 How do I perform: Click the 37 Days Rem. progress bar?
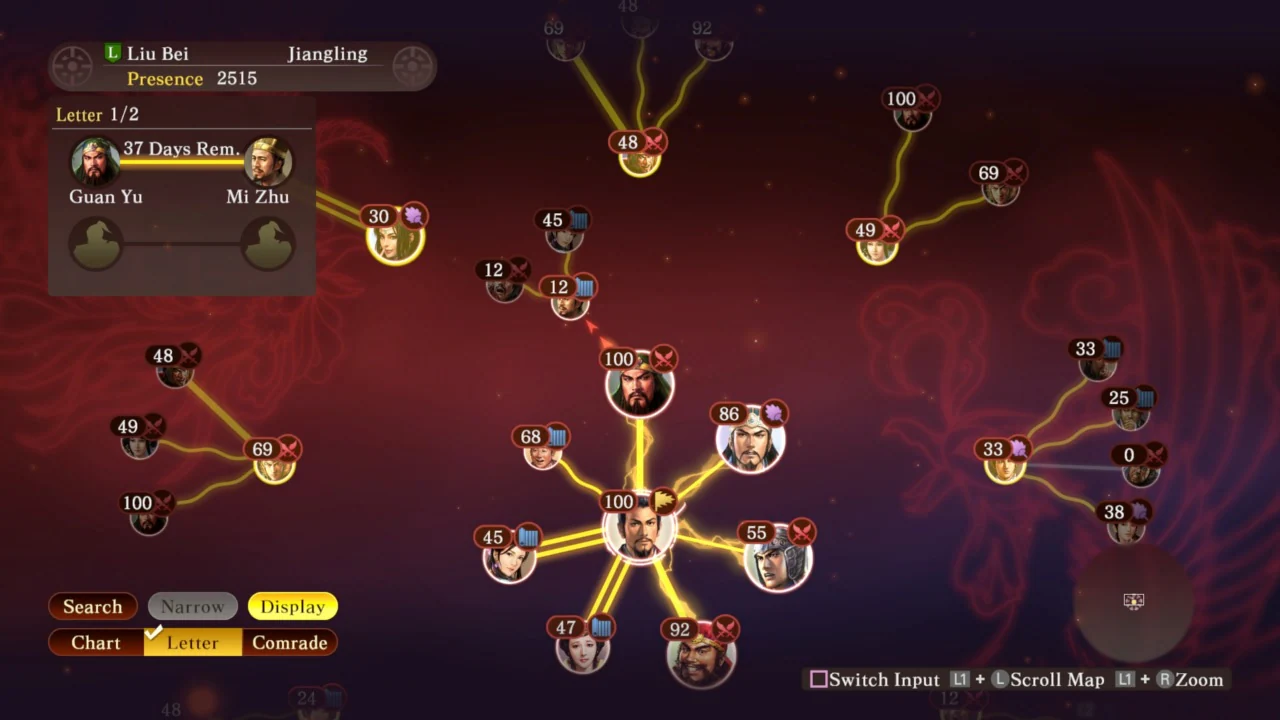tap(181, 160)
